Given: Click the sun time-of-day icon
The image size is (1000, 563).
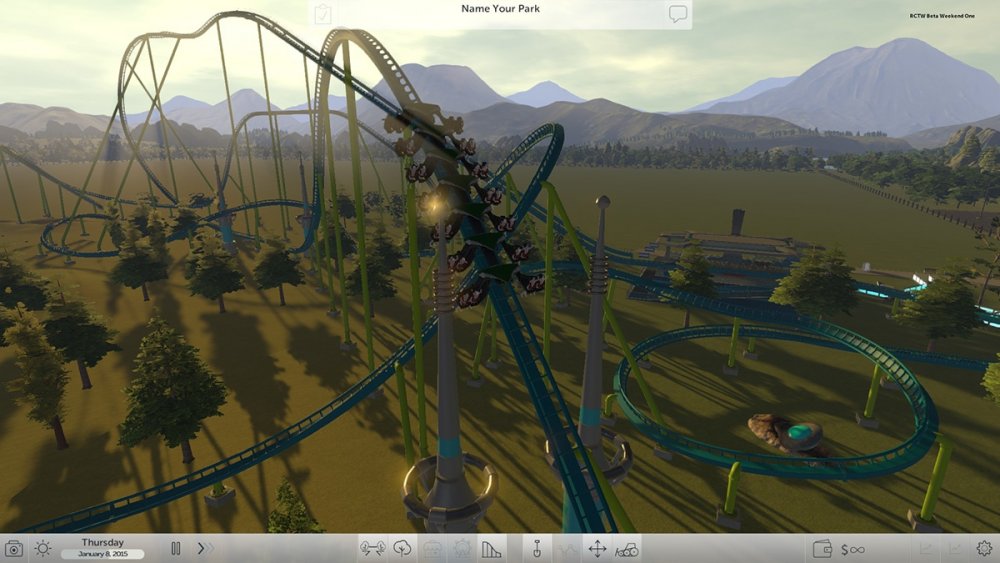Looking at the screenshot, I should [x=43, y=548].
